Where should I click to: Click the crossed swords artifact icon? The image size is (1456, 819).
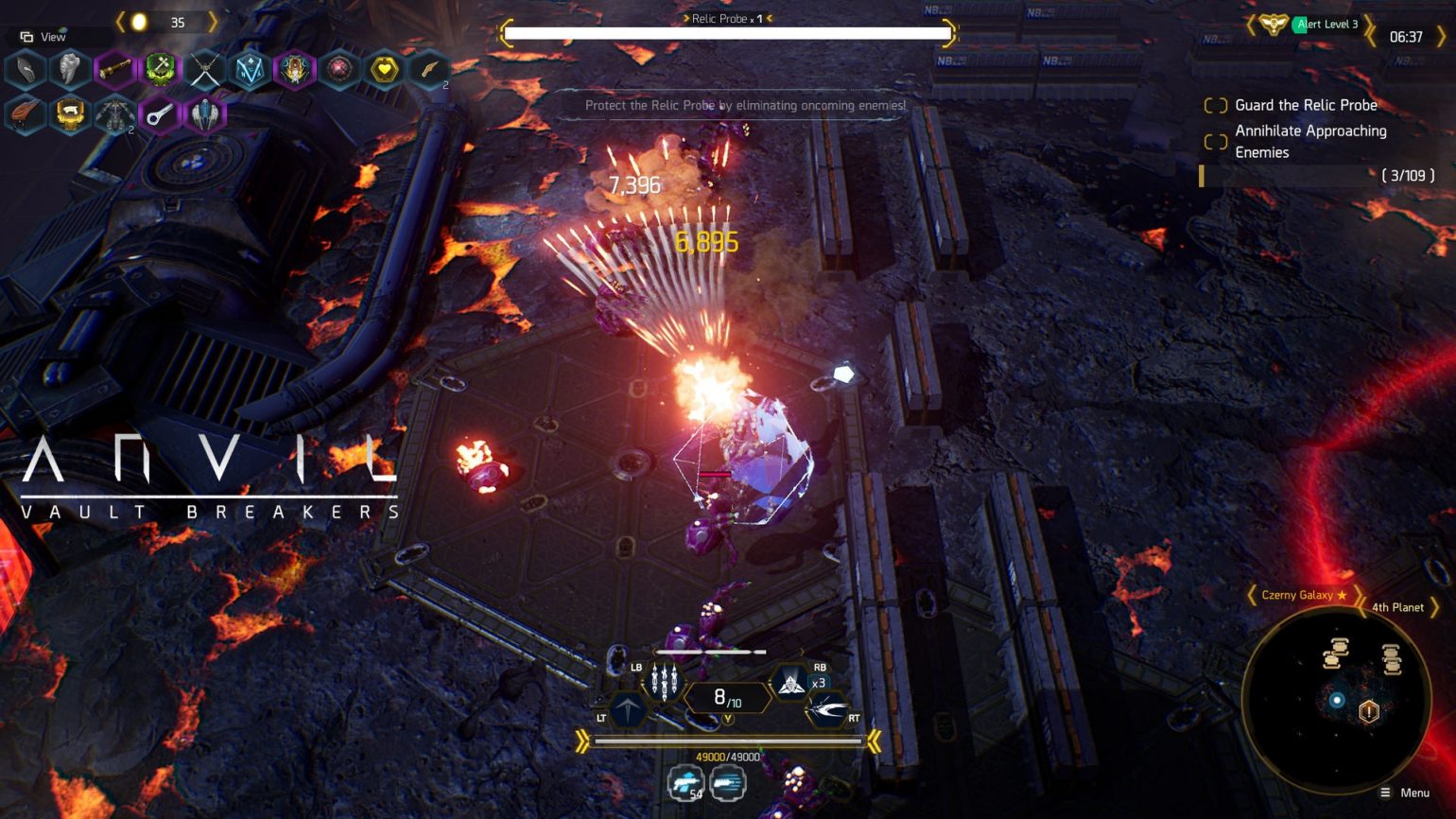click(x=206, y=69)
